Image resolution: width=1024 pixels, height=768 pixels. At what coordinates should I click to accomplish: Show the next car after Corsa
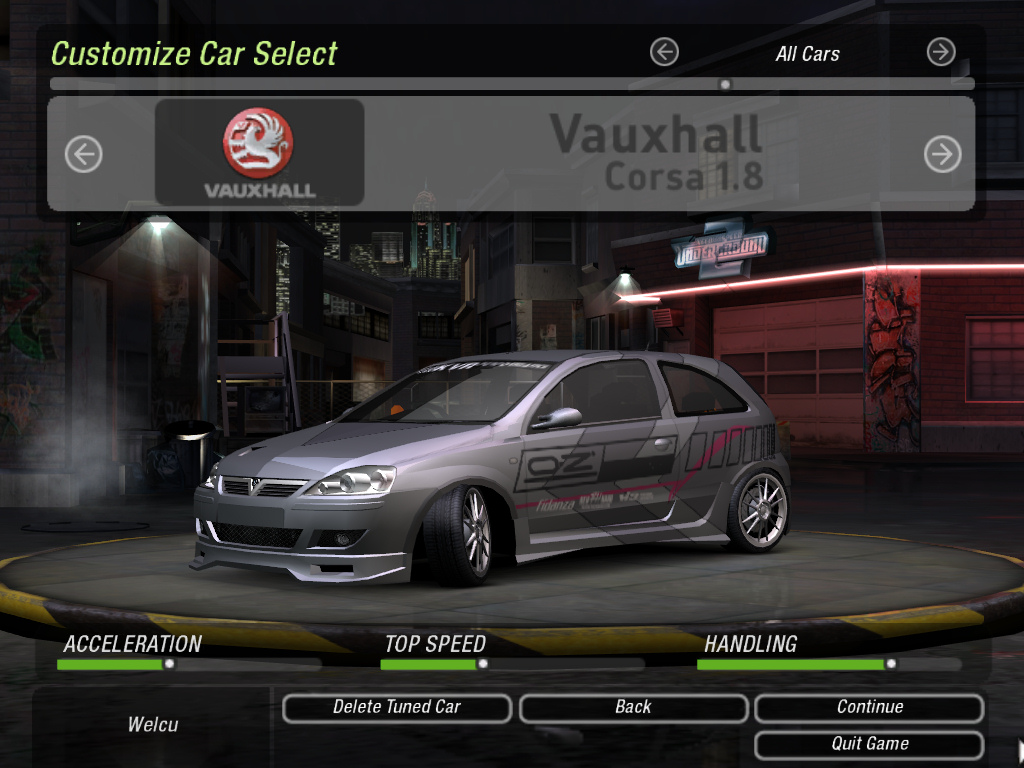click(x=942, y=154)
